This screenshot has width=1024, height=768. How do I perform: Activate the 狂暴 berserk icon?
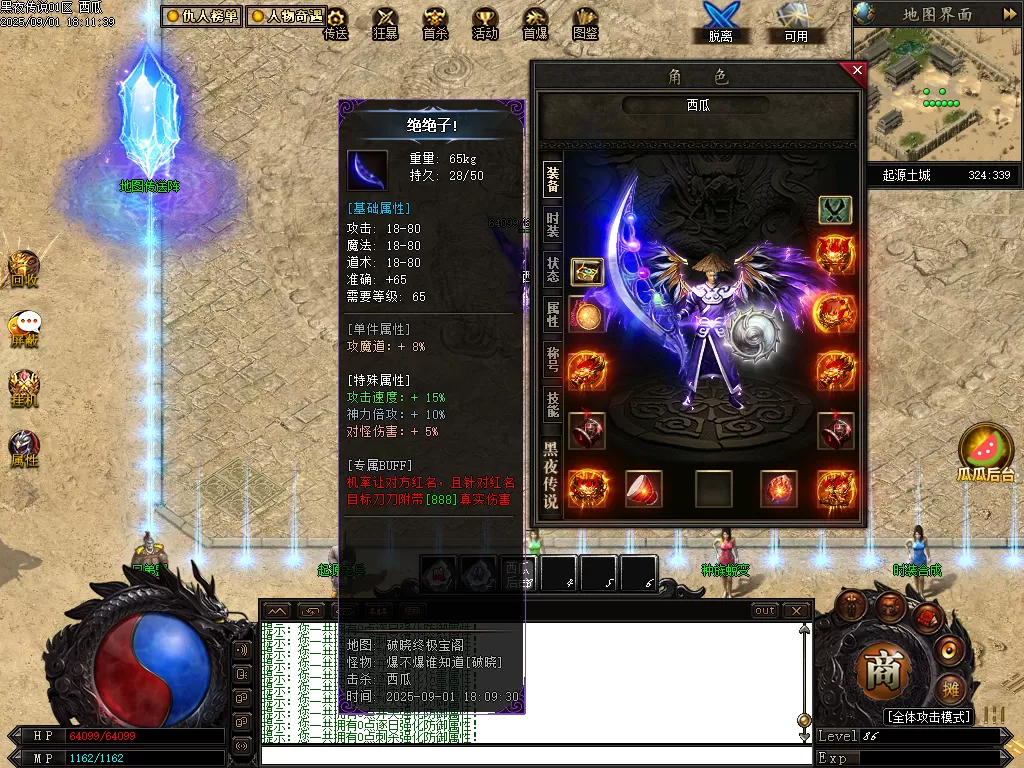pyautogui.click(x=385, y=22)
